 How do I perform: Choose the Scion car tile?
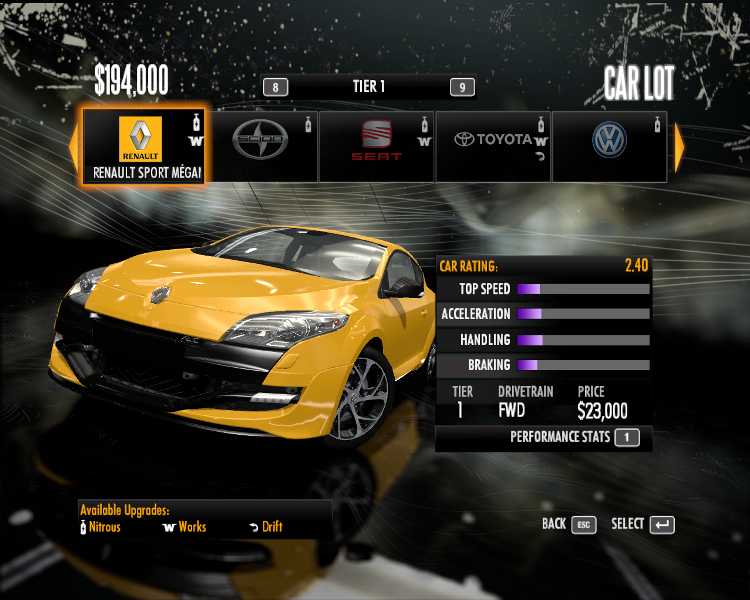pos(260,146)
